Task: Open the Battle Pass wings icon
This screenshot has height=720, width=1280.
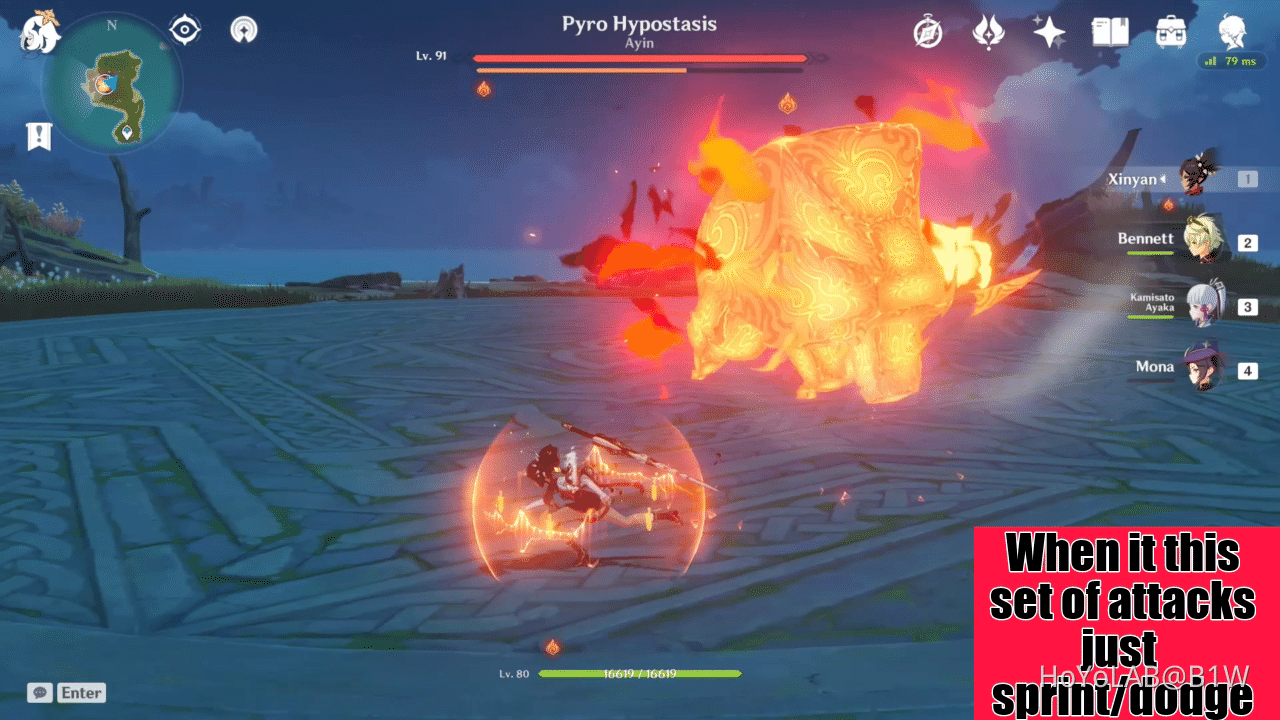Action: (x=987, y=33)
